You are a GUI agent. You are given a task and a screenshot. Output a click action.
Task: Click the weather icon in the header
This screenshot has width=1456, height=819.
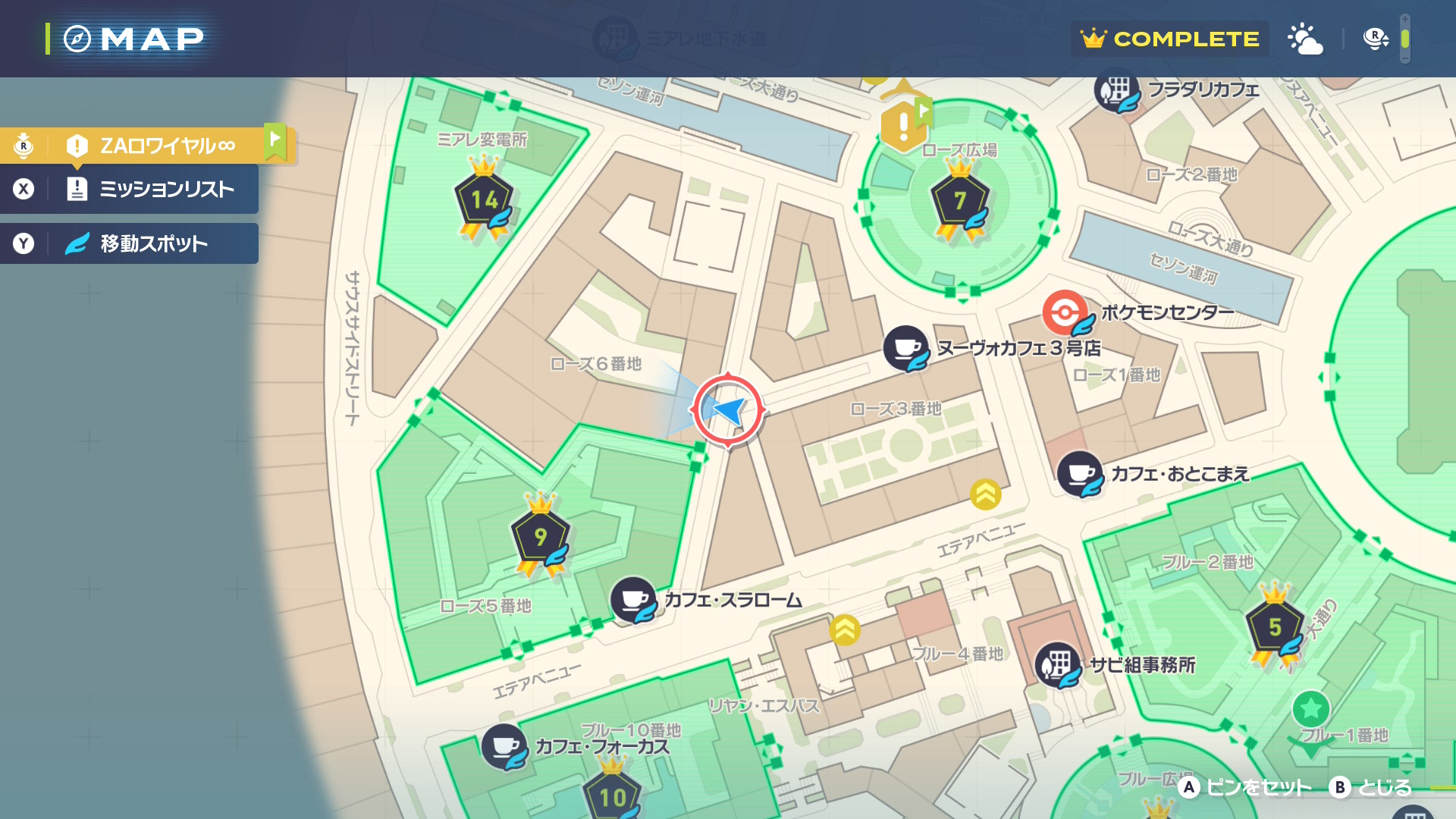coord(1304,39)
